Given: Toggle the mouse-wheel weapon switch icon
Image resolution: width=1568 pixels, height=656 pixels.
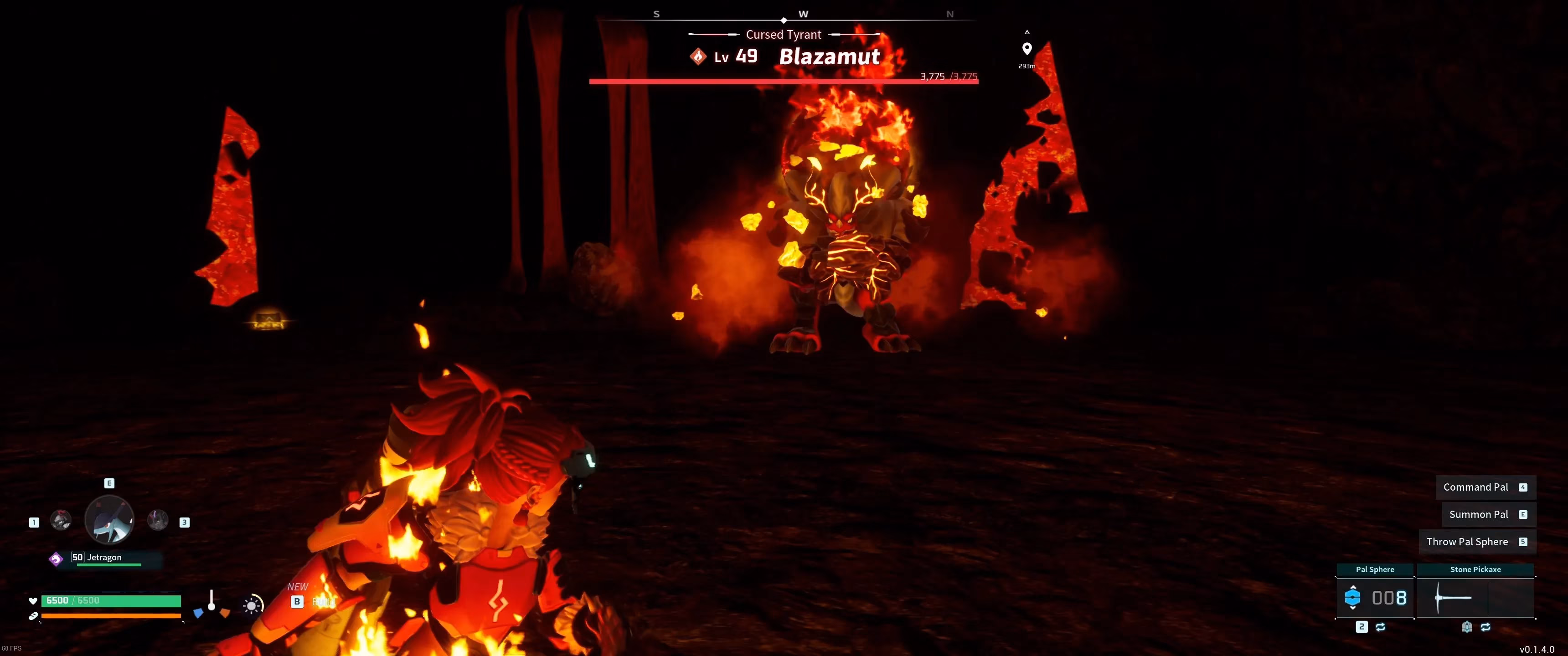Looking at the screenshot, I should pos(1468,627).
